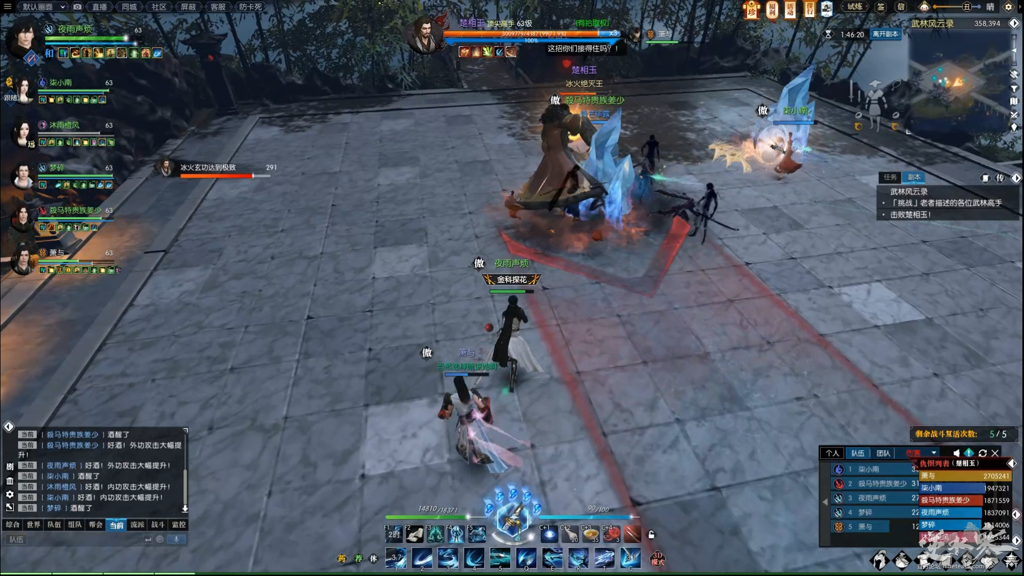Take a screenshot with the camera icon
The image size is (1024, 576).
tap(78, 6)
